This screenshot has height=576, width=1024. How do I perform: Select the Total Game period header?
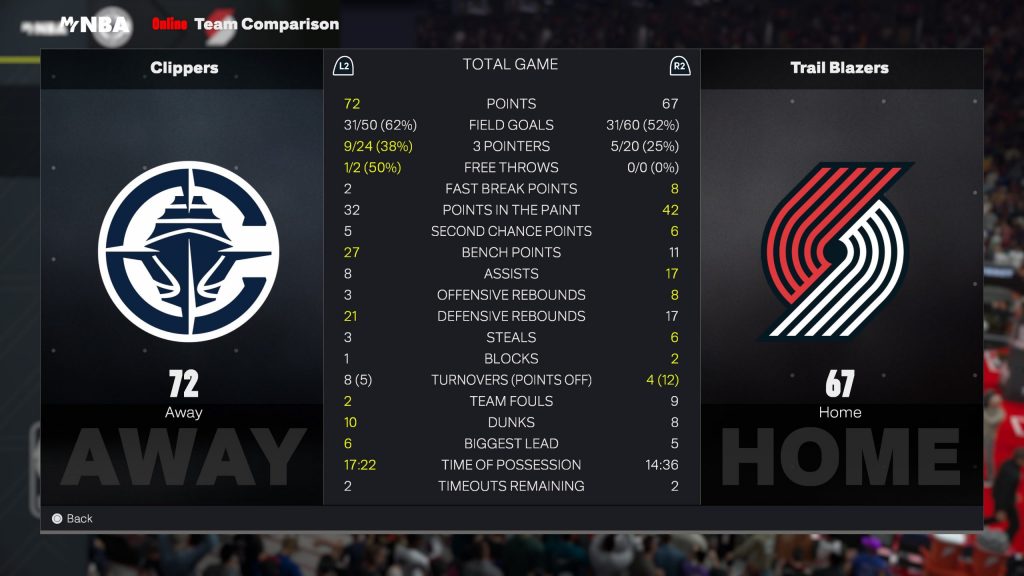pyautogui.click(x=510, y=65)
